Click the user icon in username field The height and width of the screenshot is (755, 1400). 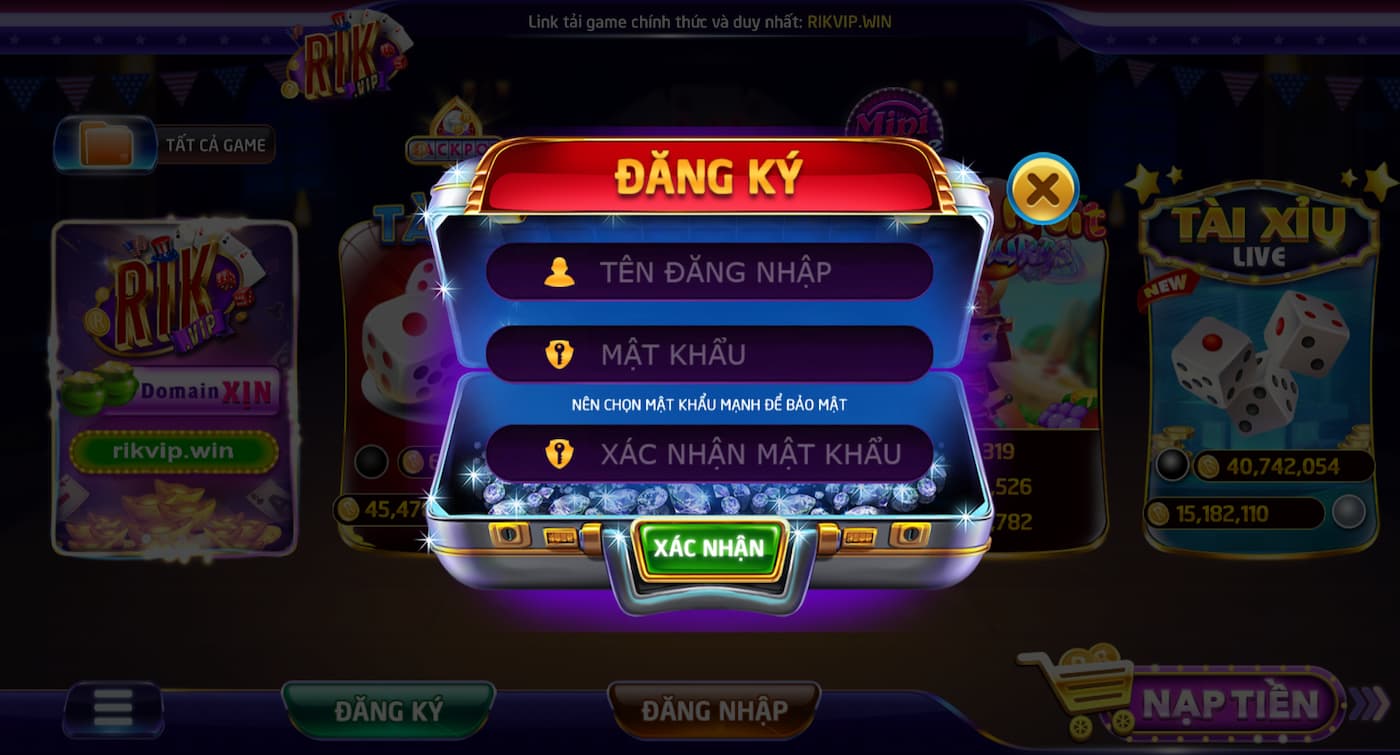560,270
